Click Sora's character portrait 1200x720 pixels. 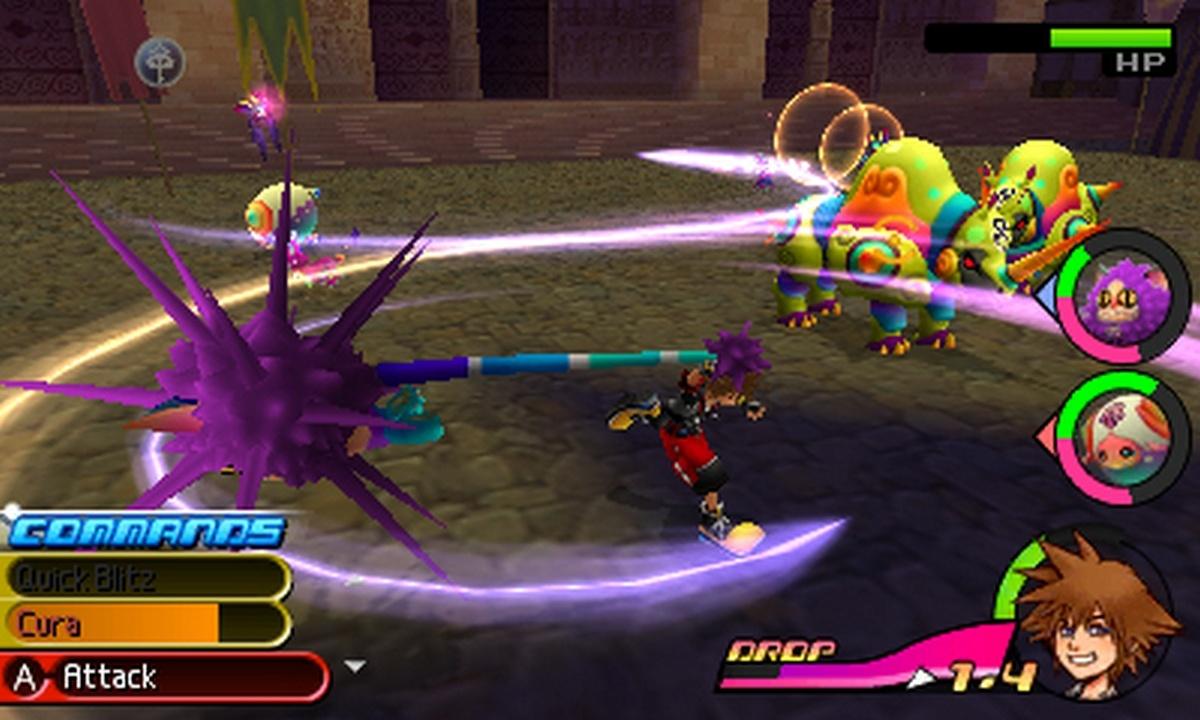[x=1093, y=615]
